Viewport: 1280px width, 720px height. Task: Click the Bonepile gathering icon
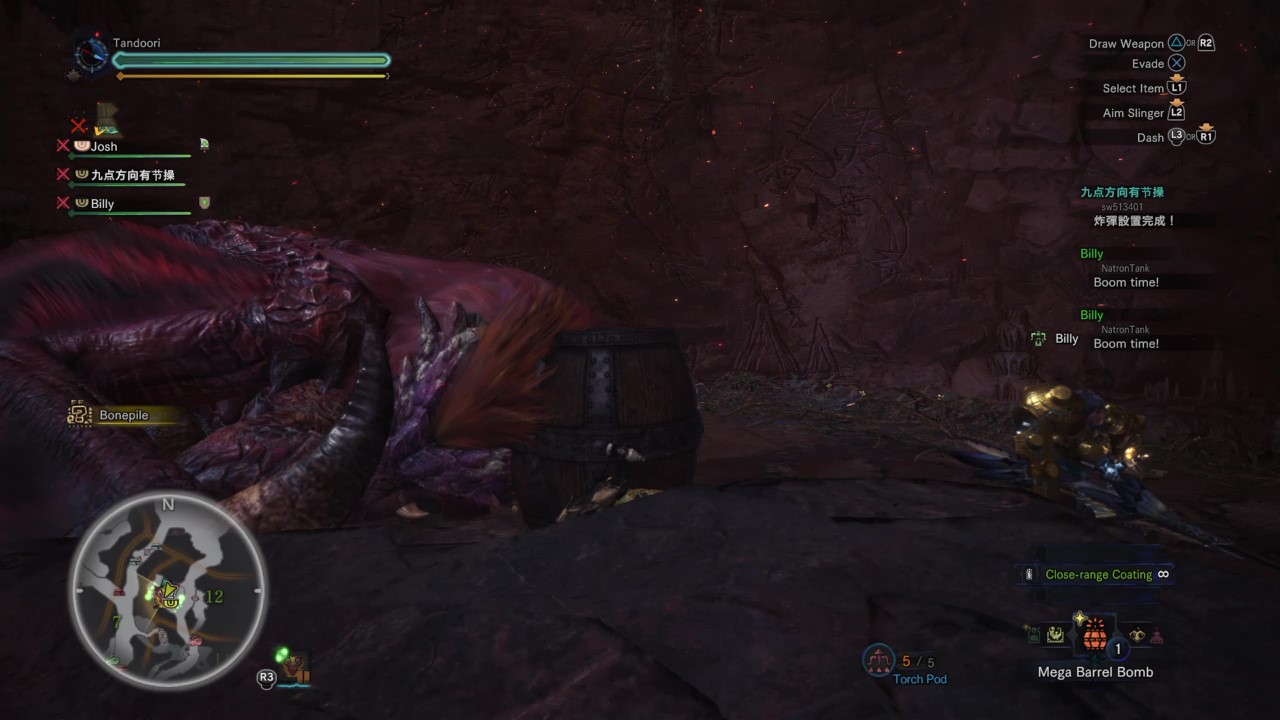coord(79,414)
